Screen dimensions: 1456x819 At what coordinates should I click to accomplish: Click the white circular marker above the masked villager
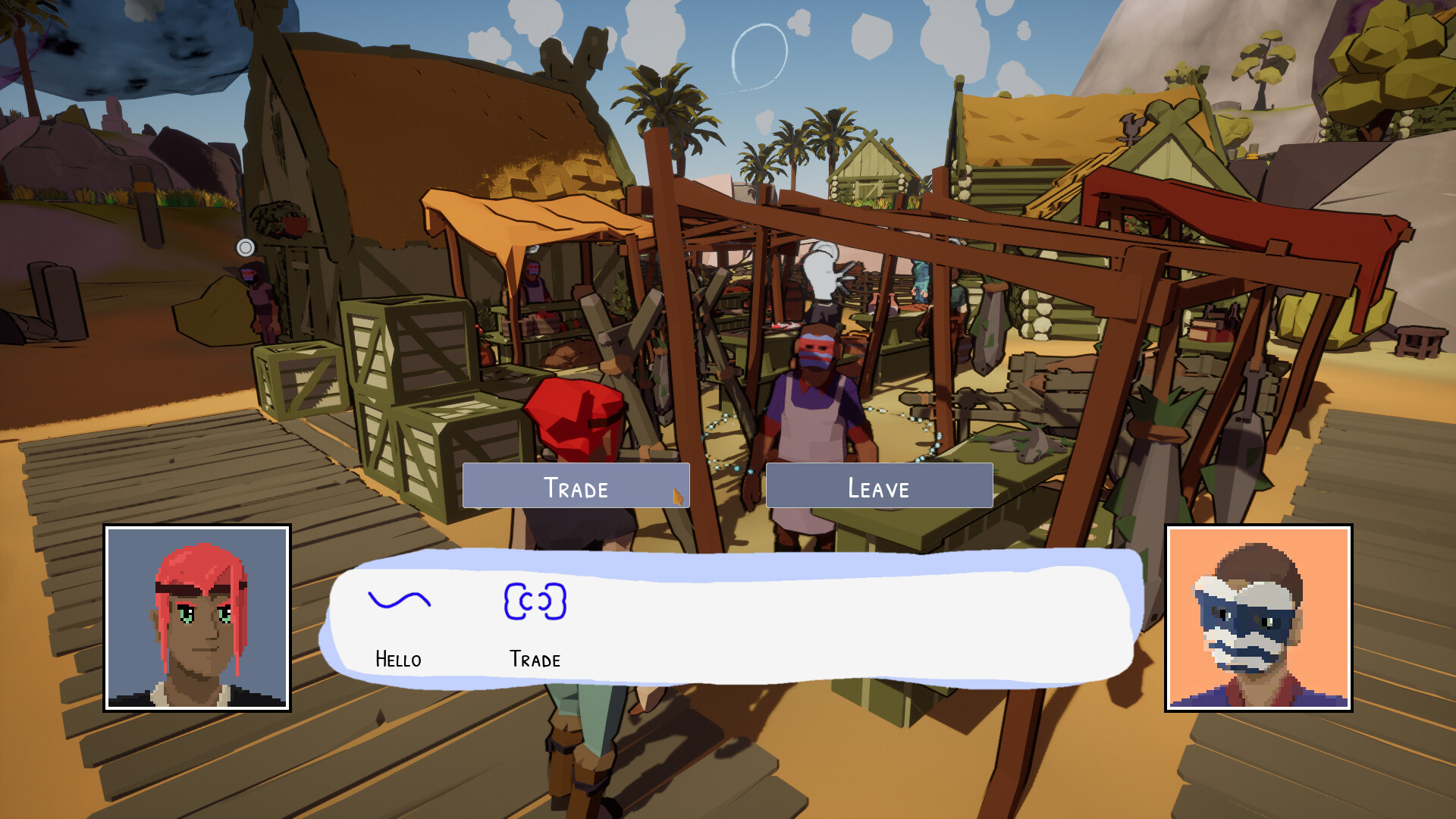245,246
